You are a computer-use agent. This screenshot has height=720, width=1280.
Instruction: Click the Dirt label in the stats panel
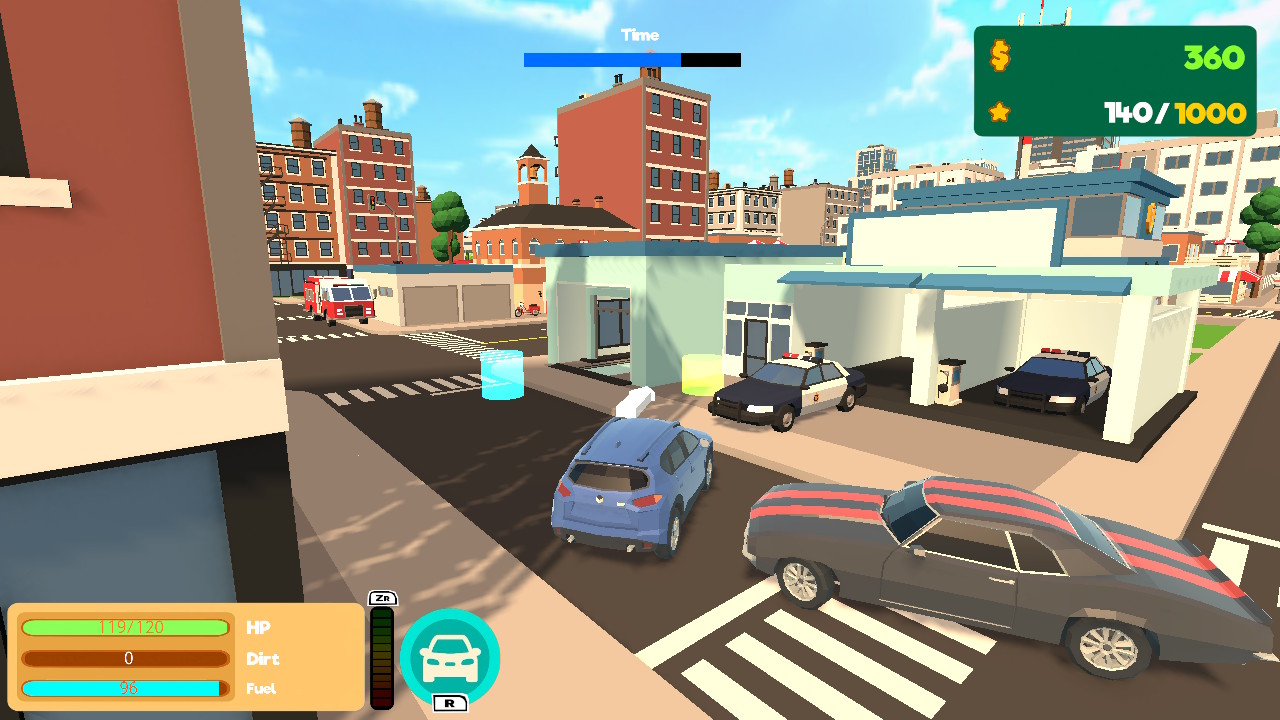pos(262,659)
